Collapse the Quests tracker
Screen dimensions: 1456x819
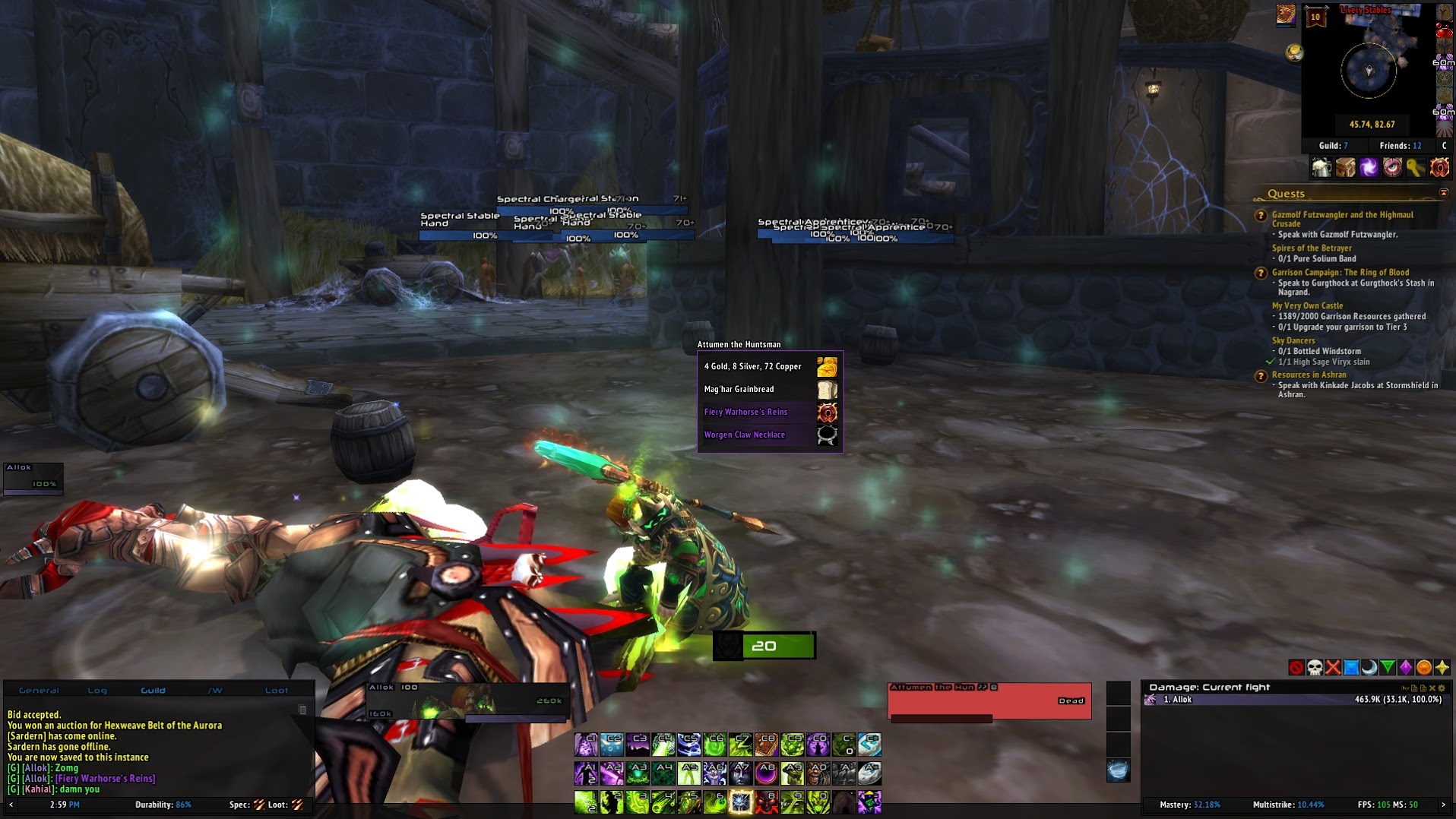[x=1444, y=193]
